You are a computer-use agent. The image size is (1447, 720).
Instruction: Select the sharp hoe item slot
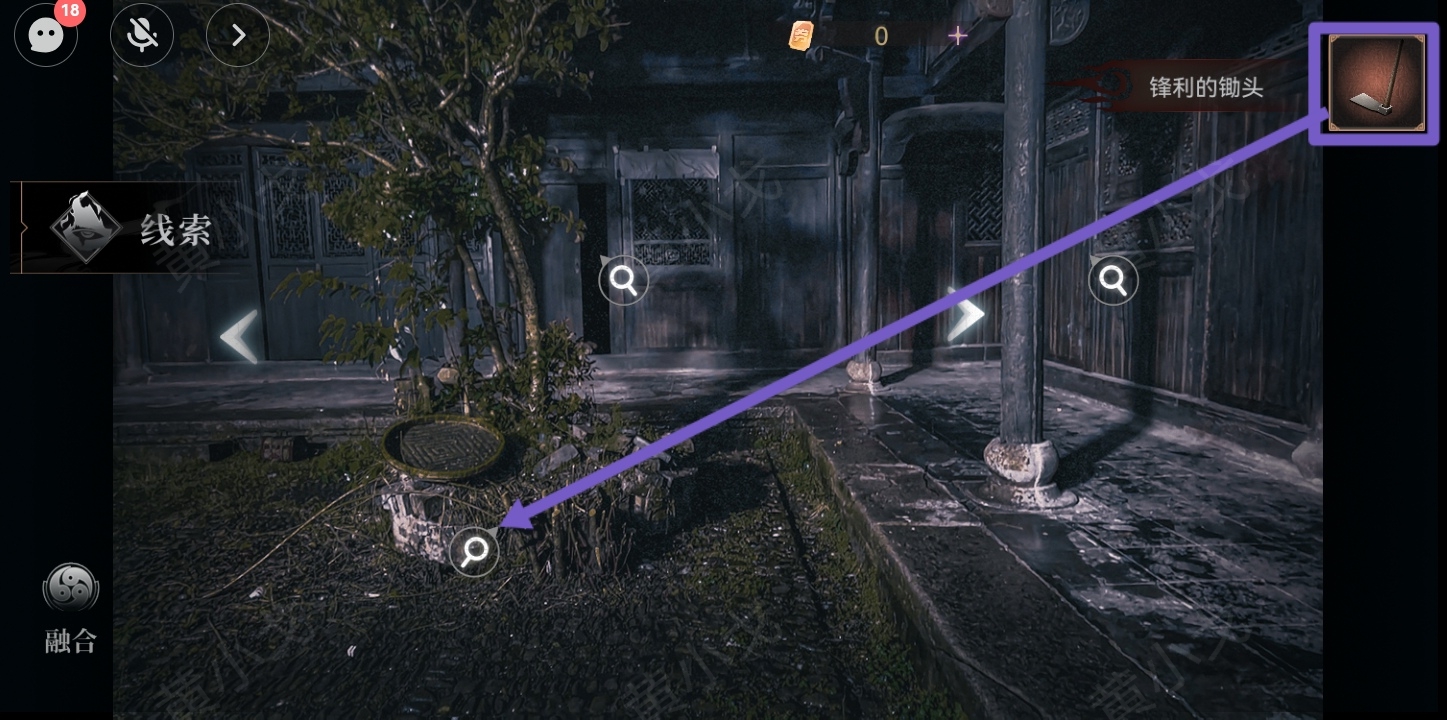click(x=1376, y=85)
